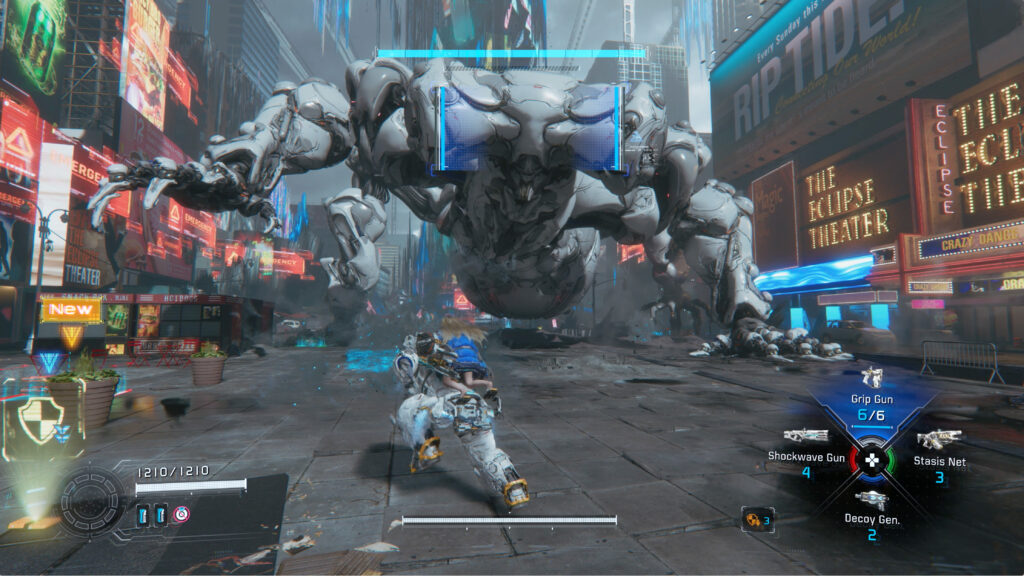This screenshot has width=1024, height=576.
Task: Equip the Decoy Gen. weapon
Action: tap(871, 500)
